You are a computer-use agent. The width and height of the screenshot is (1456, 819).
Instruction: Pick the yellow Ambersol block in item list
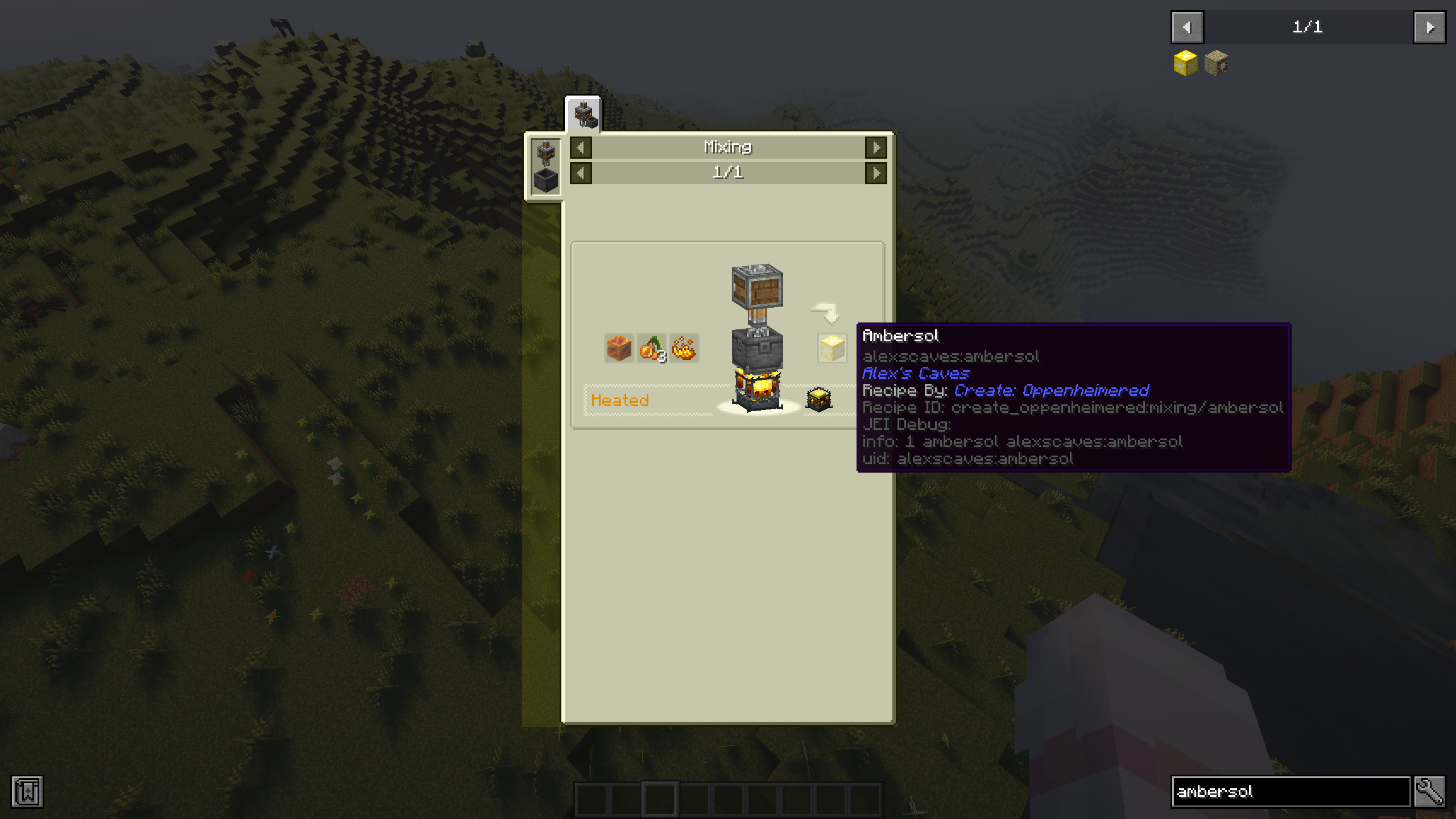click(x=1185, y=63)
